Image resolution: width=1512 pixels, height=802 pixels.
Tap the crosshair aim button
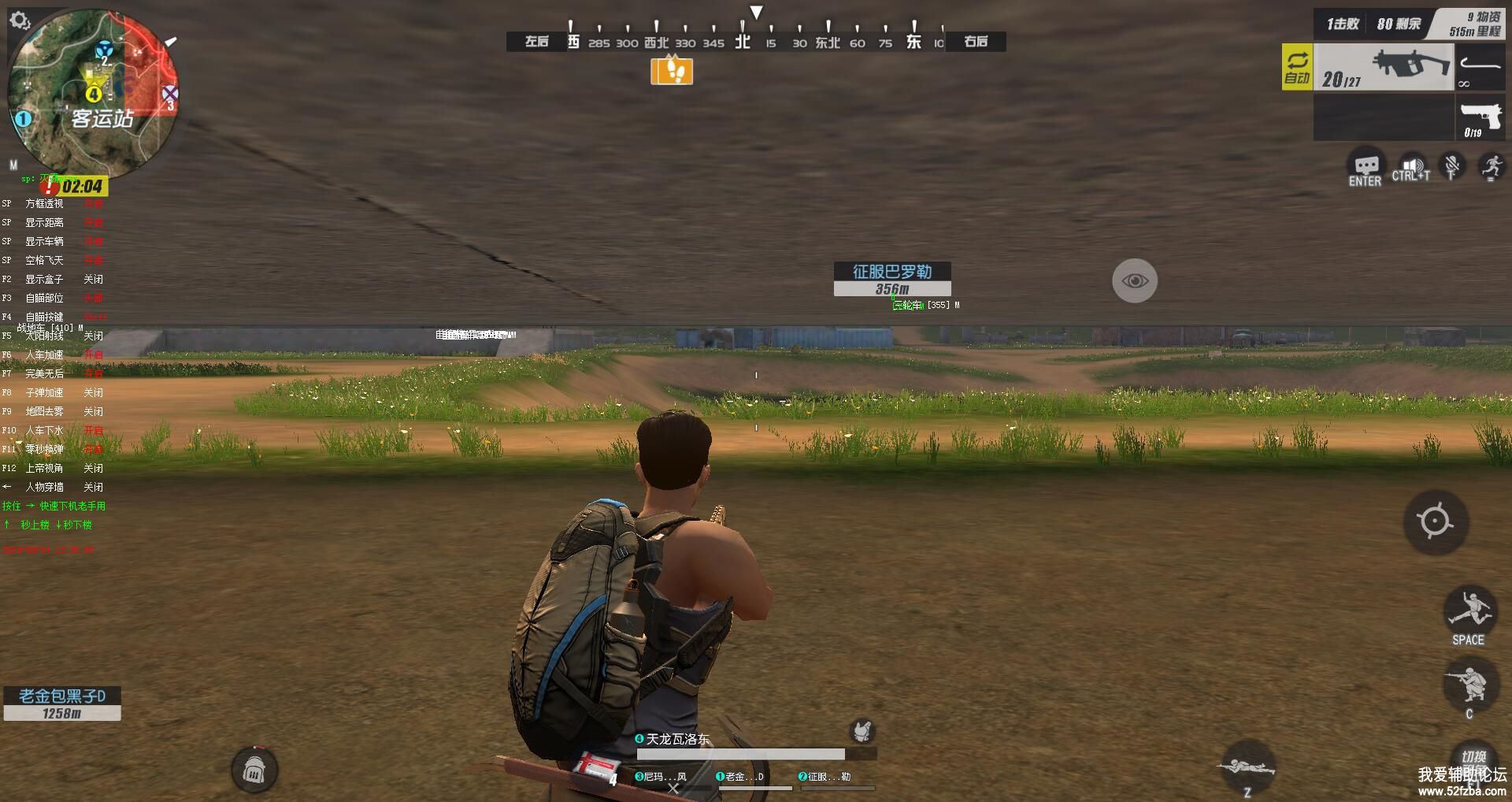(x=1435, y=522)
